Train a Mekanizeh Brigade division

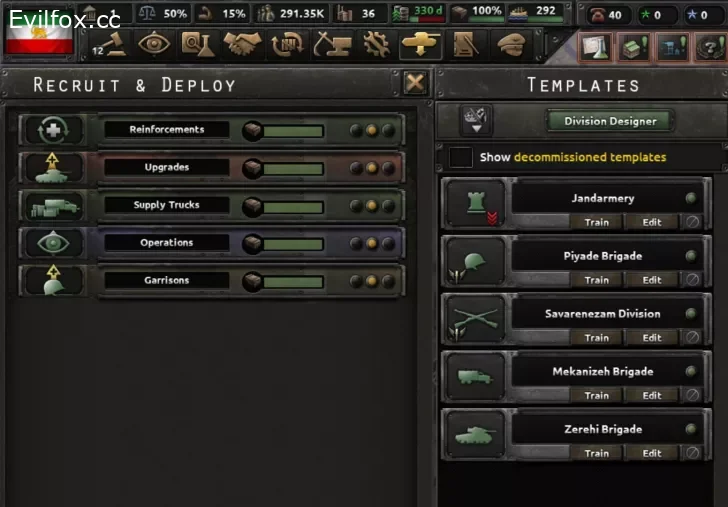[x=596, y=395]
